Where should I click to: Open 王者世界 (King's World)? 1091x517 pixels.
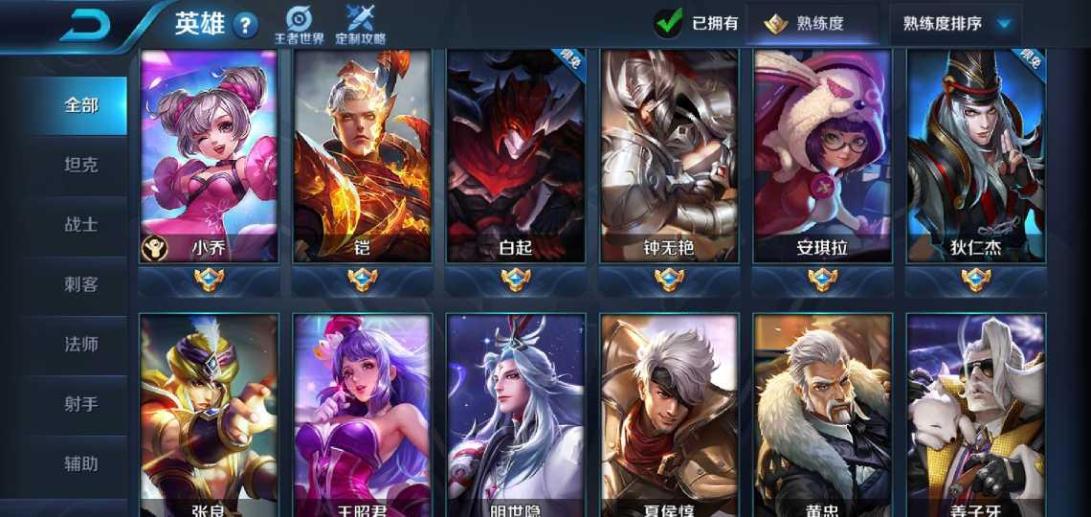pyautogui.click(x=299, y=25)
